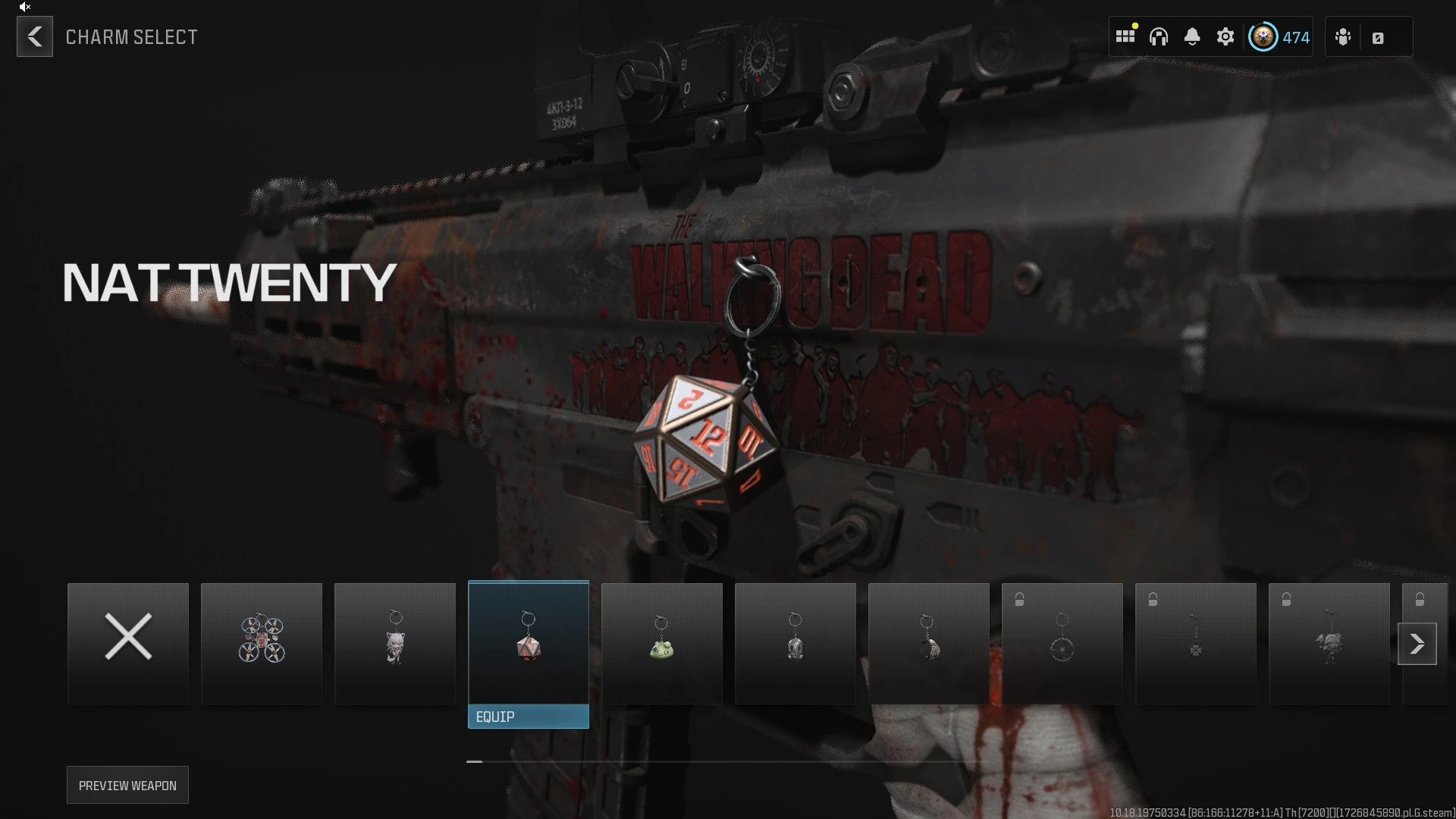Open the social friends panel
Viewport: 1456px width, 819px height.
pyautogui.click(x=1342, y=36)
